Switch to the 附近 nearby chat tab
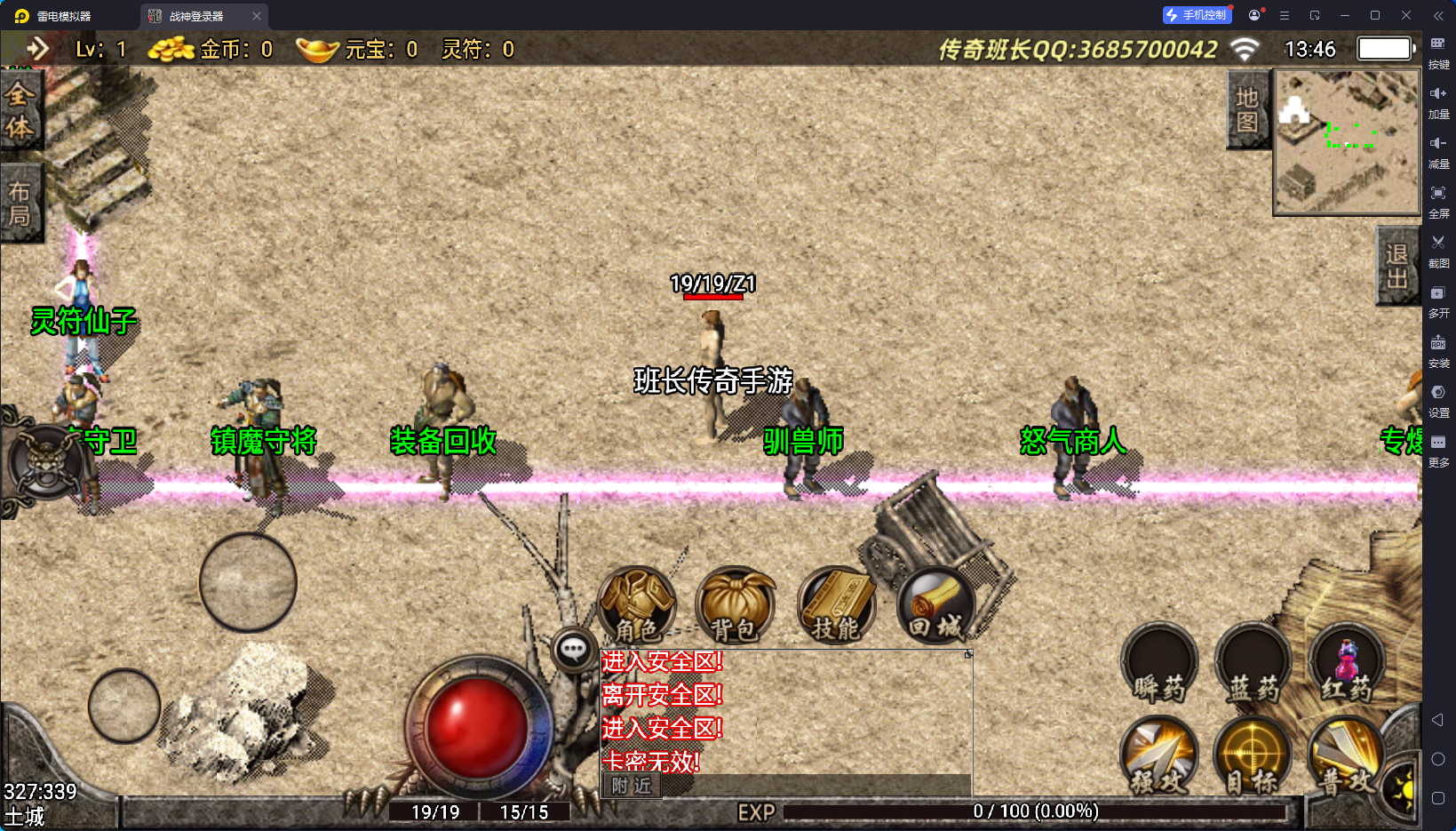Screen dimensions: 1456x831 coord(632,786)
